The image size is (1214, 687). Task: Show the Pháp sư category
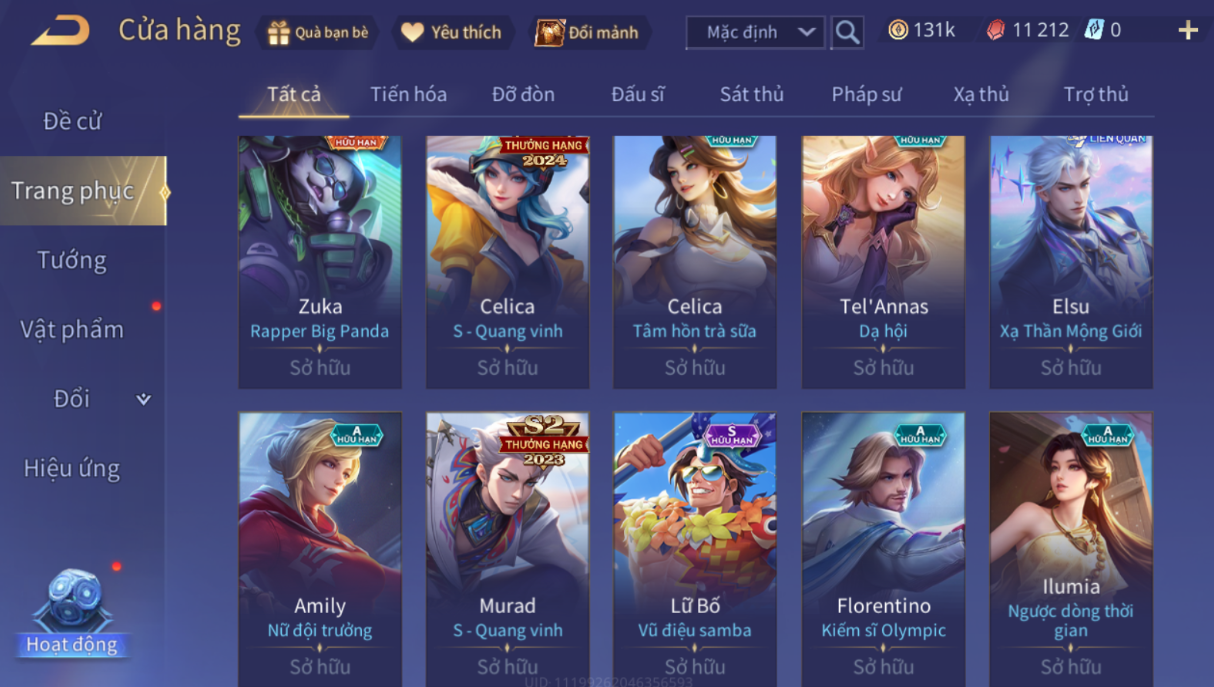(x=866, y=94)
